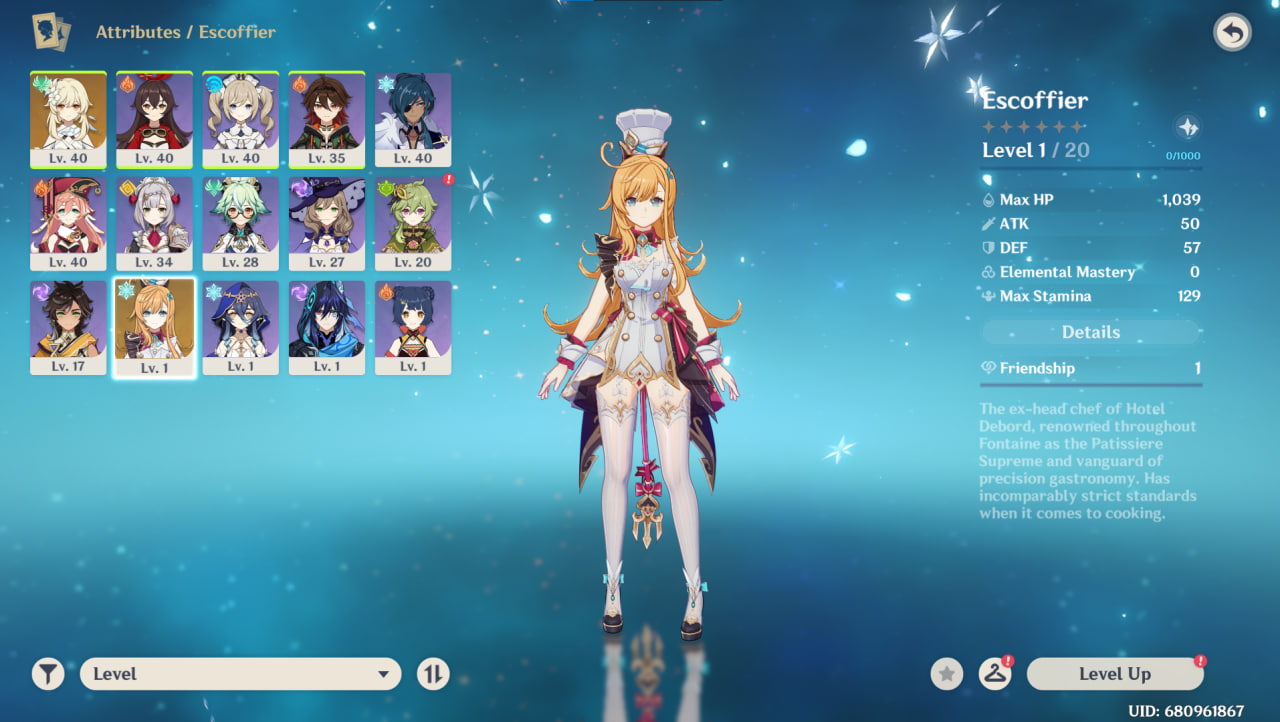The image size is (1280, 722).
Task: Choose the Lv. 34 Noelle card
Action: tap(154, 223)
